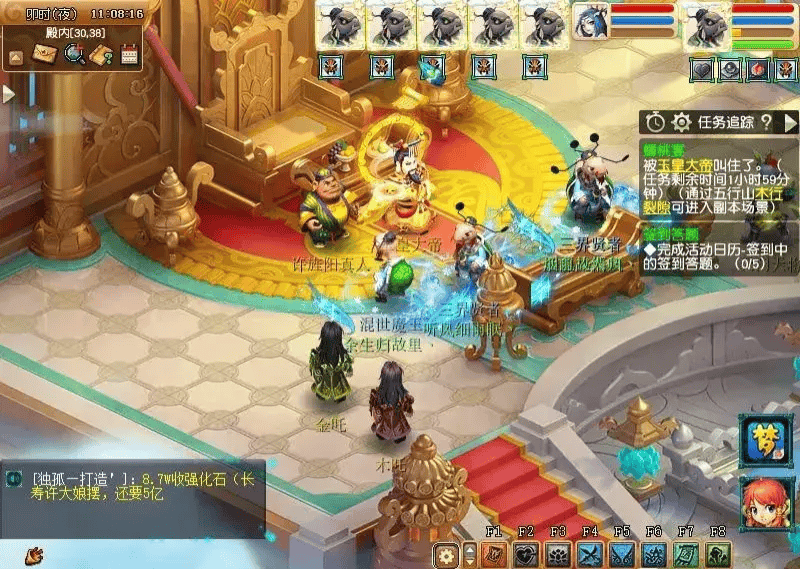Activate the F3 lotus skill
Viewport: 800px width, 569px height.
pyautogui.click(x=558, y=555)
